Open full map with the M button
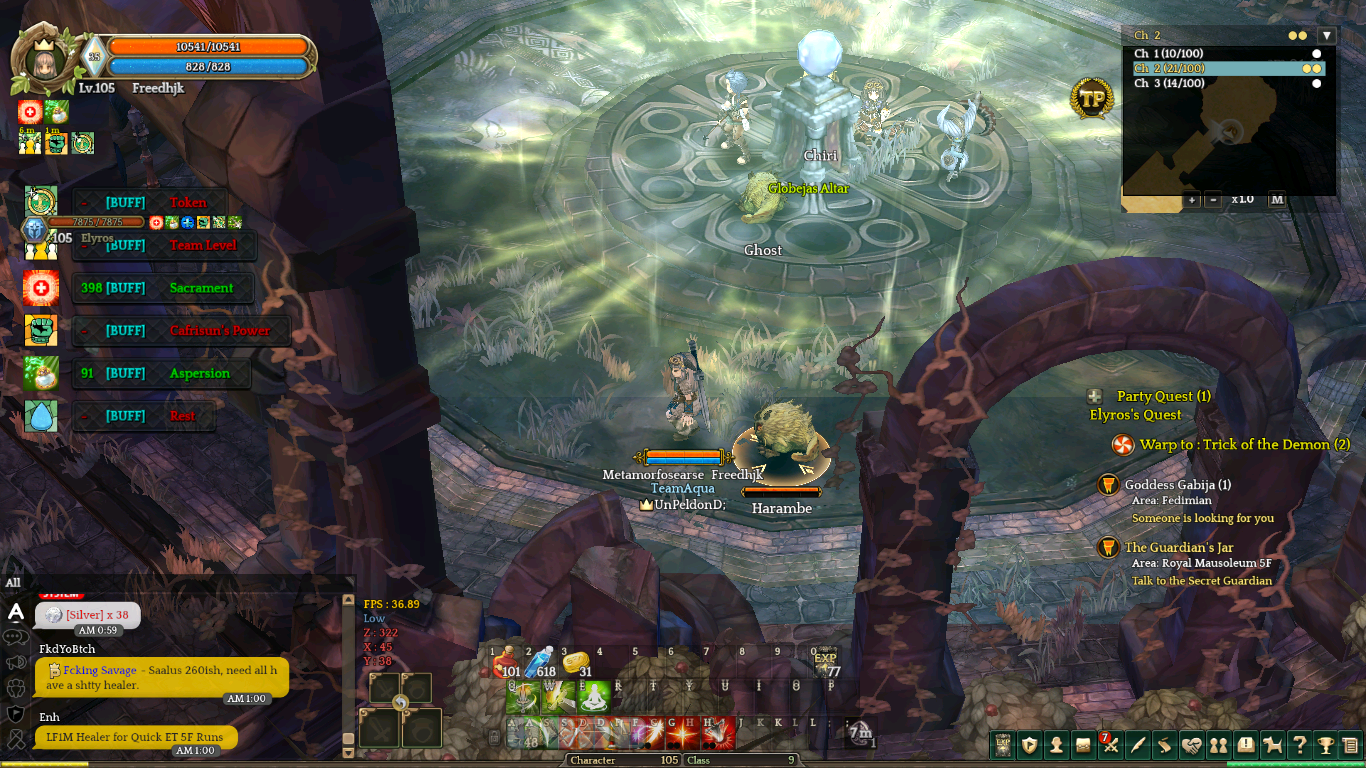 point(1277,199)
